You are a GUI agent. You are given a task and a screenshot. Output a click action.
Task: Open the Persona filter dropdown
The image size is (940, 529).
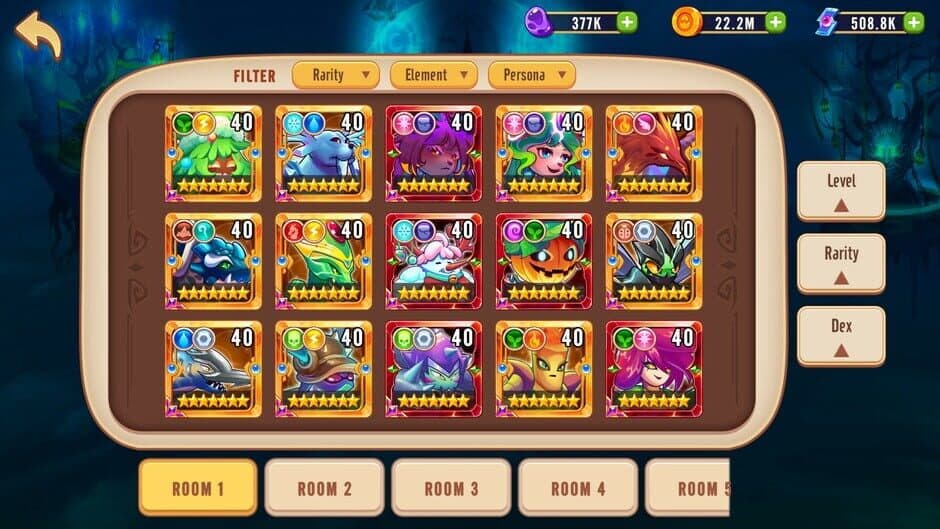point(531,74)
